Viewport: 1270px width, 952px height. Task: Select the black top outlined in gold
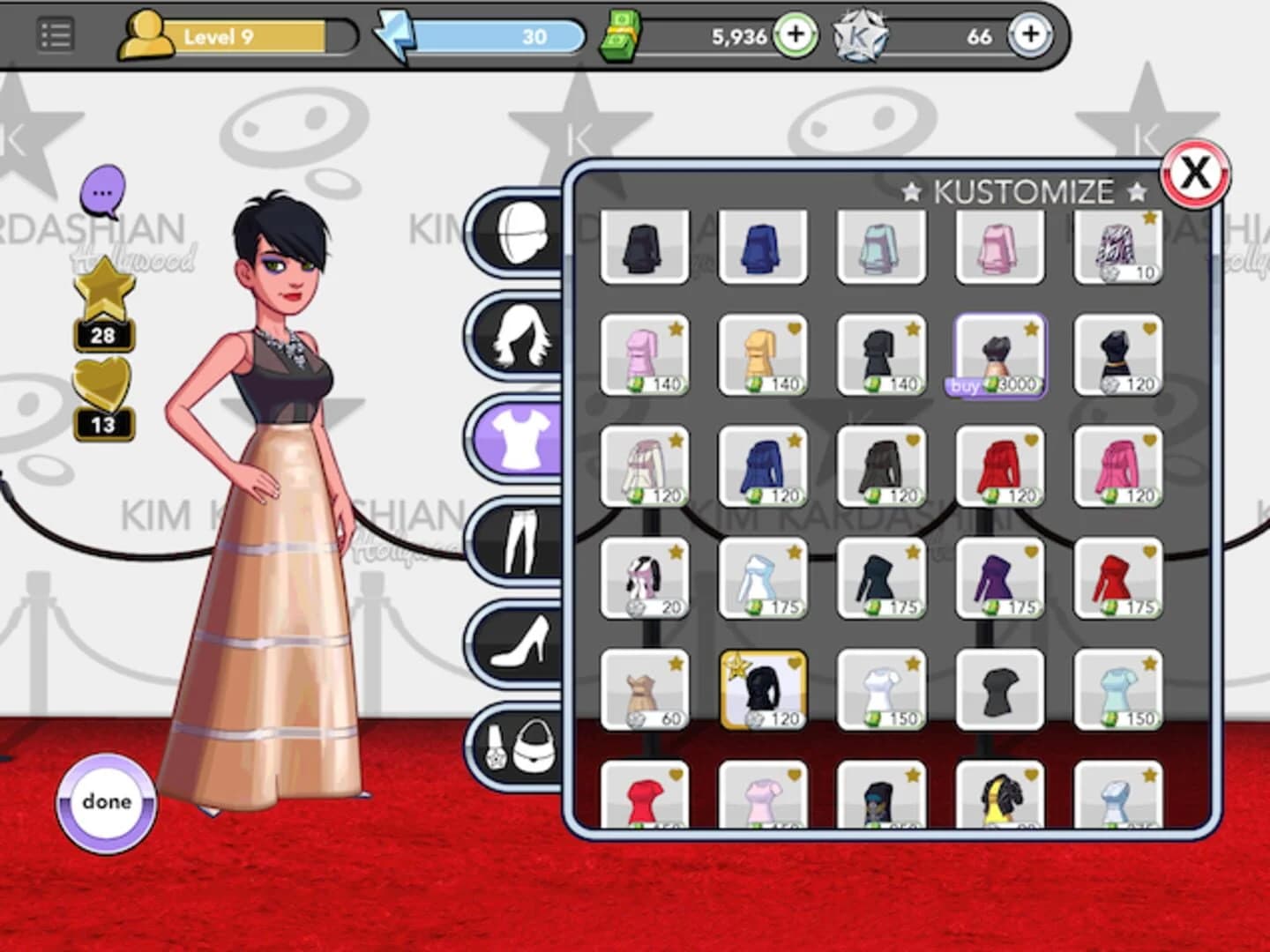tap(762, 688)
